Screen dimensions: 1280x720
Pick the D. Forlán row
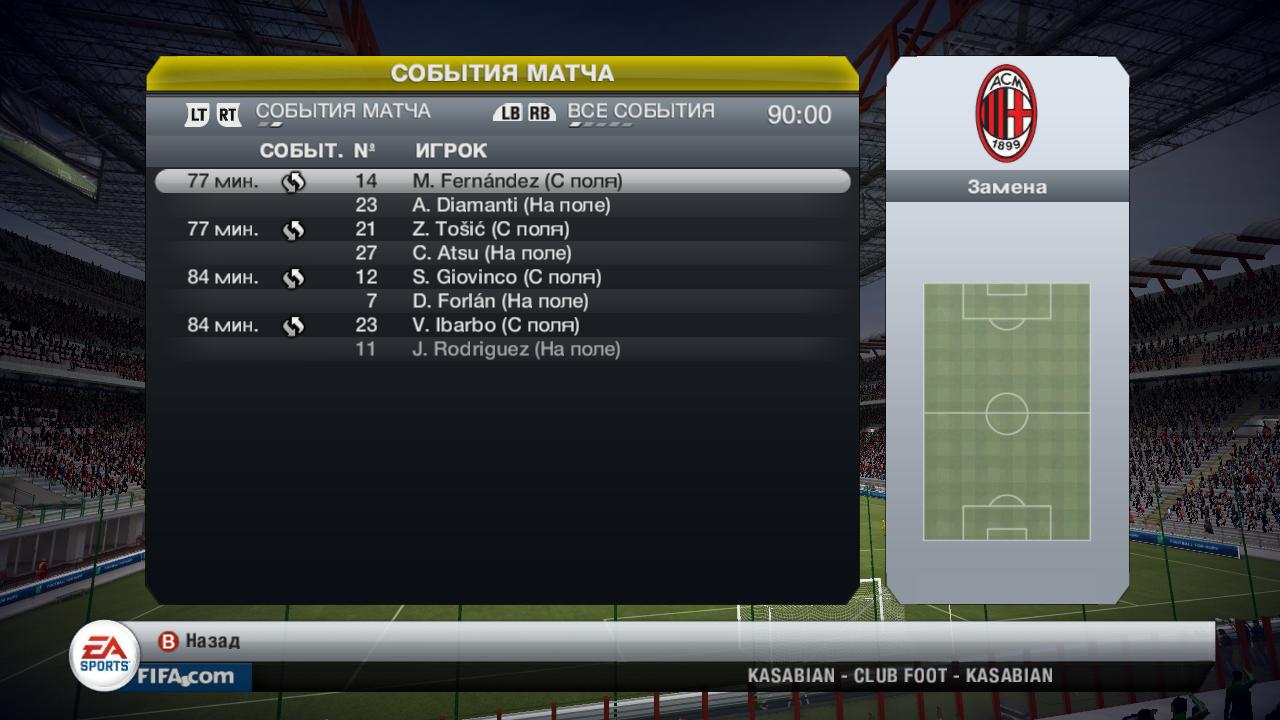(x=500, y=301)
